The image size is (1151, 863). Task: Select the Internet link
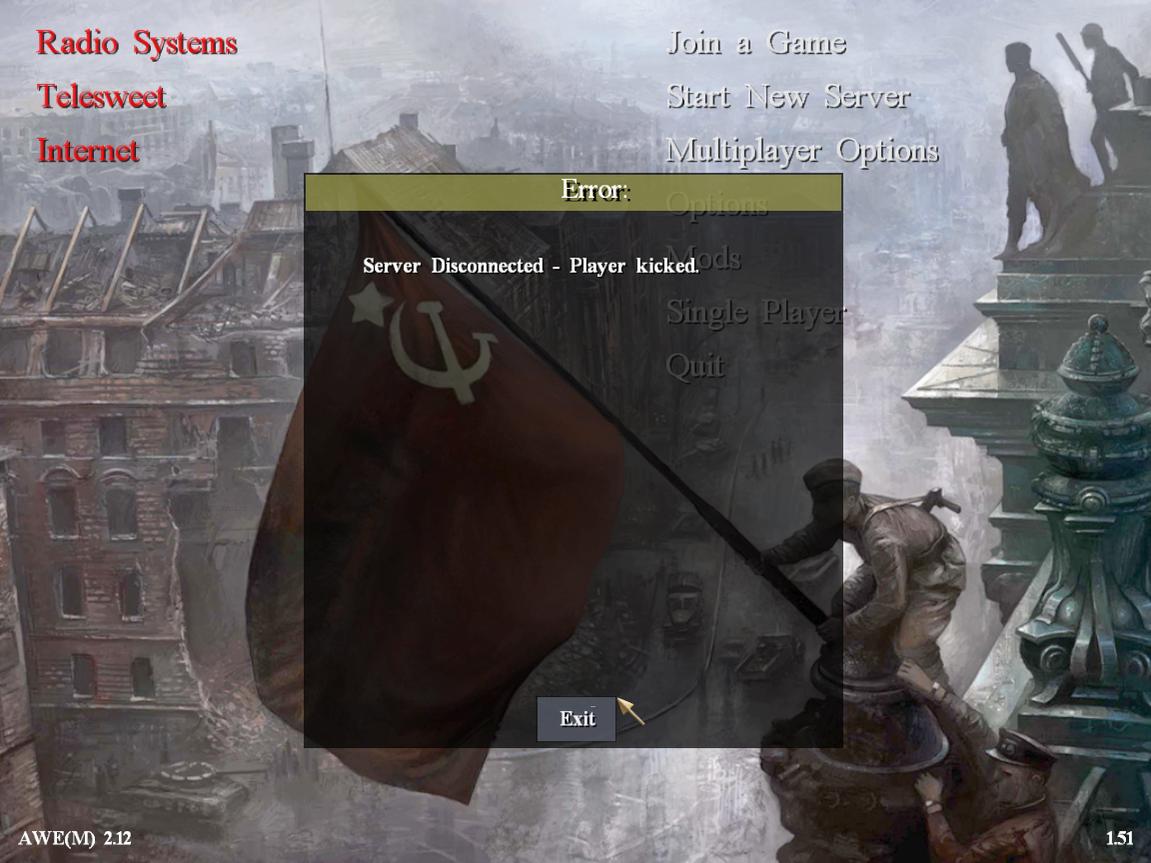(x=88, y=151)
